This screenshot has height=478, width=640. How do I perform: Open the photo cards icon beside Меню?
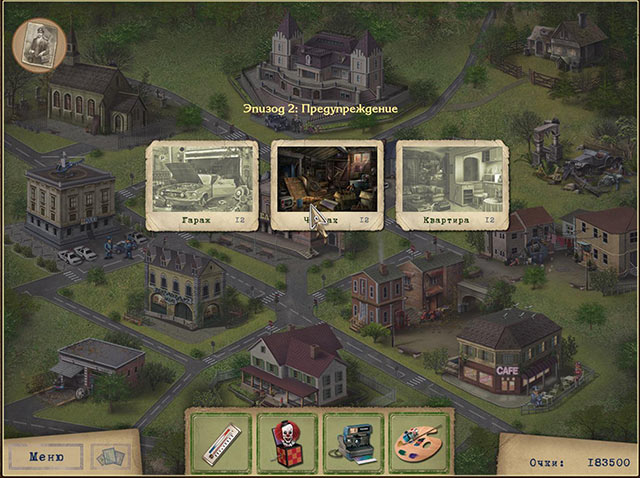(111, 457)
